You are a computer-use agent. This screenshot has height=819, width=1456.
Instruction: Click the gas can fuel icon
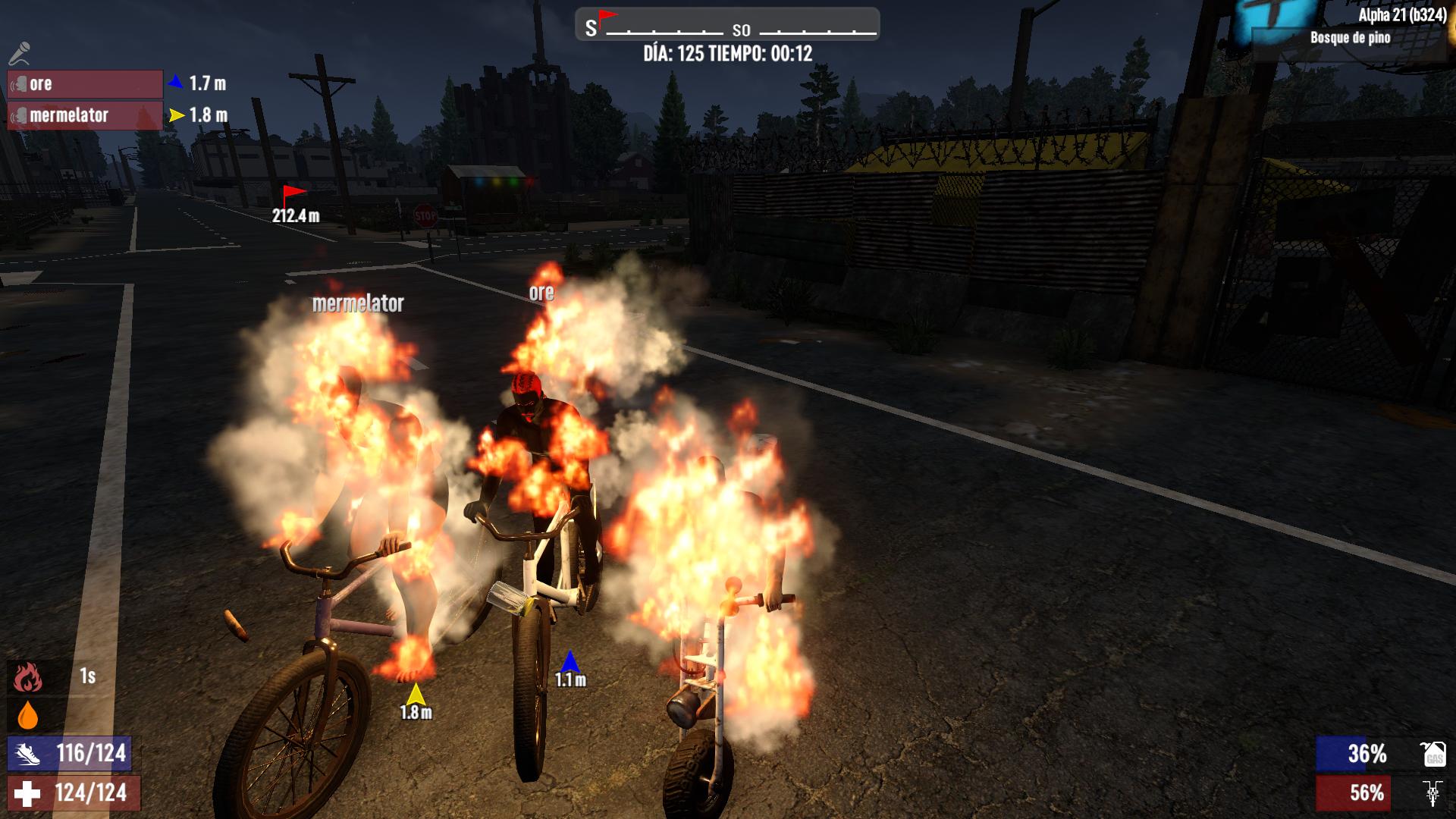[1432, 754]
